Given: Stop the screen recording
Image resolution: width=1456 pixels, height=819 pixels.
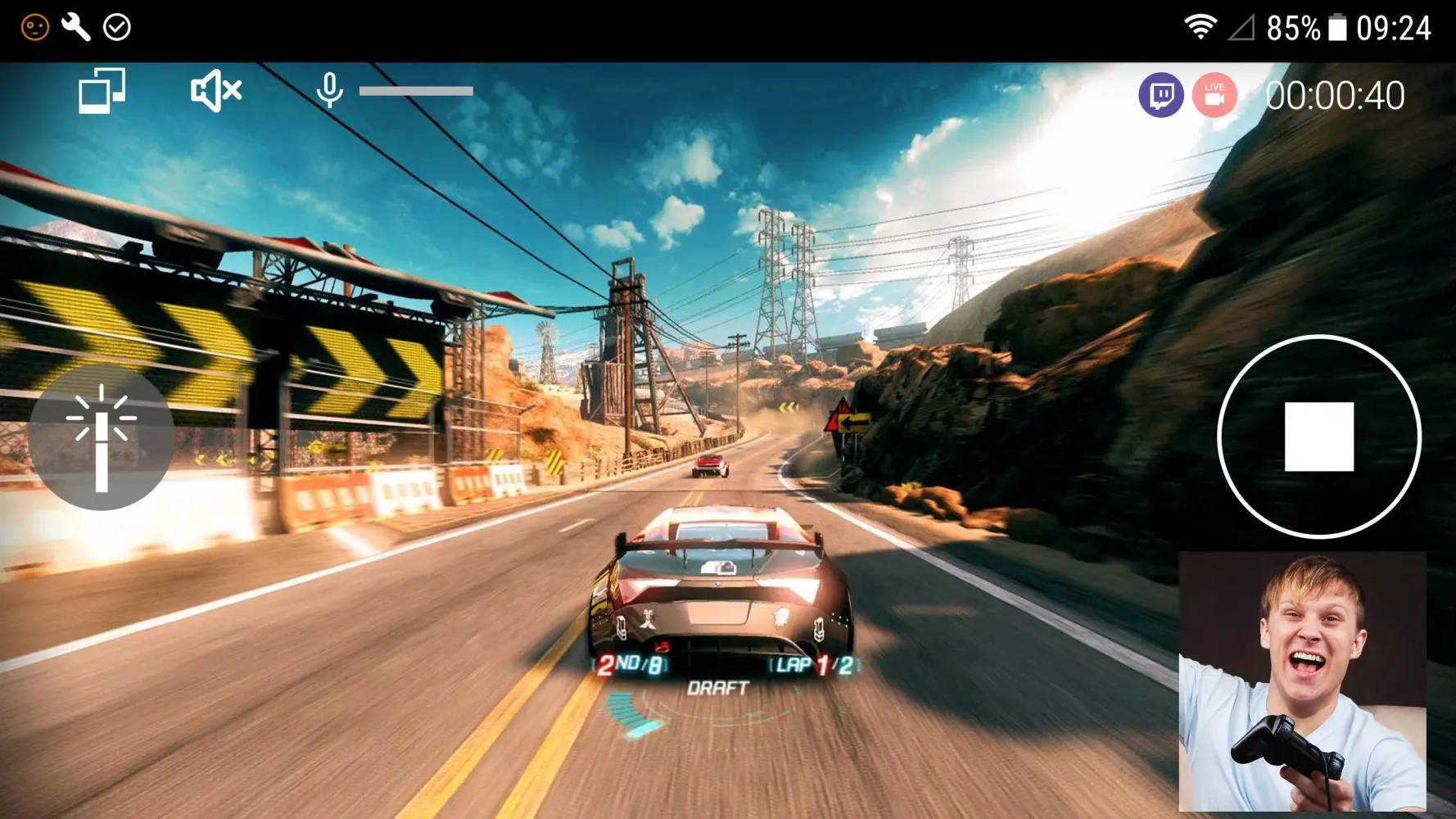Looking at the screenshot, I should [1318, 437].
